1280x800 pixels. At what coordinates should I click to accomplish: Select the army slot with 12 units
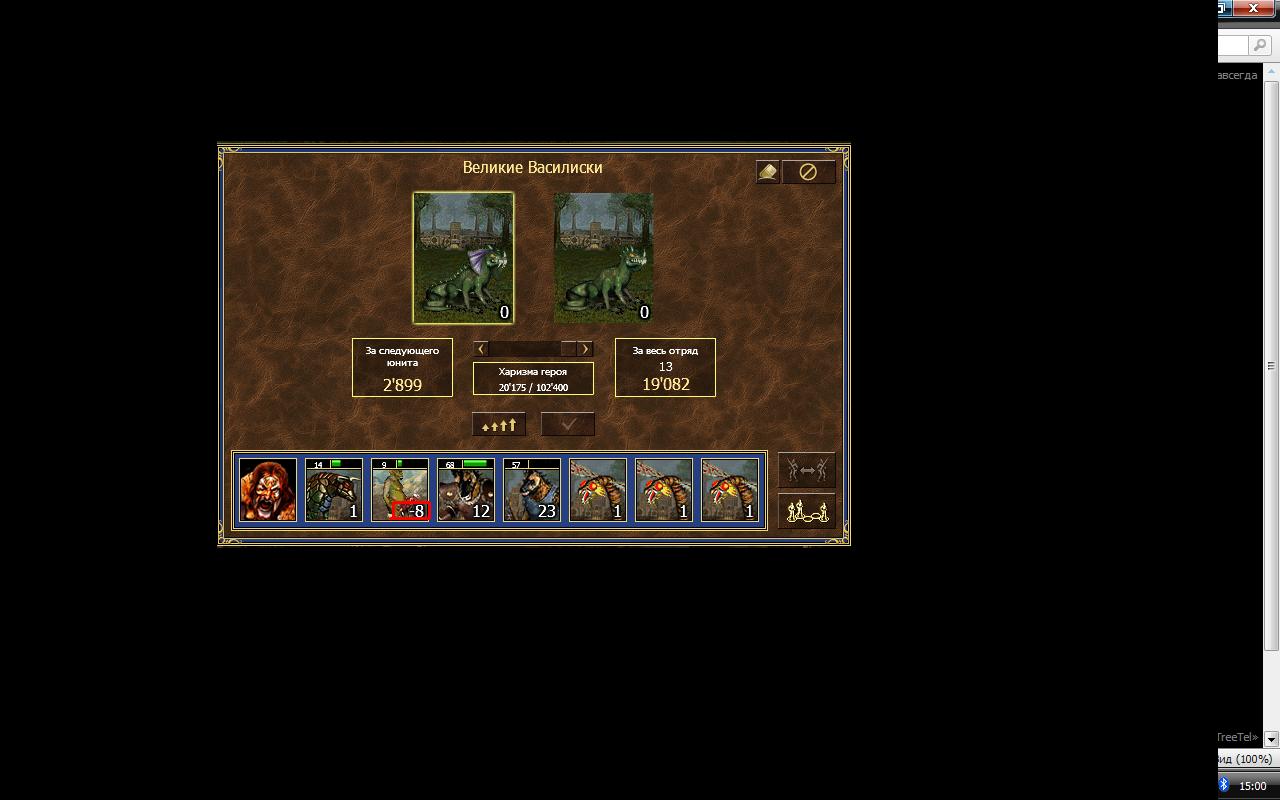[x=466, y=490]
